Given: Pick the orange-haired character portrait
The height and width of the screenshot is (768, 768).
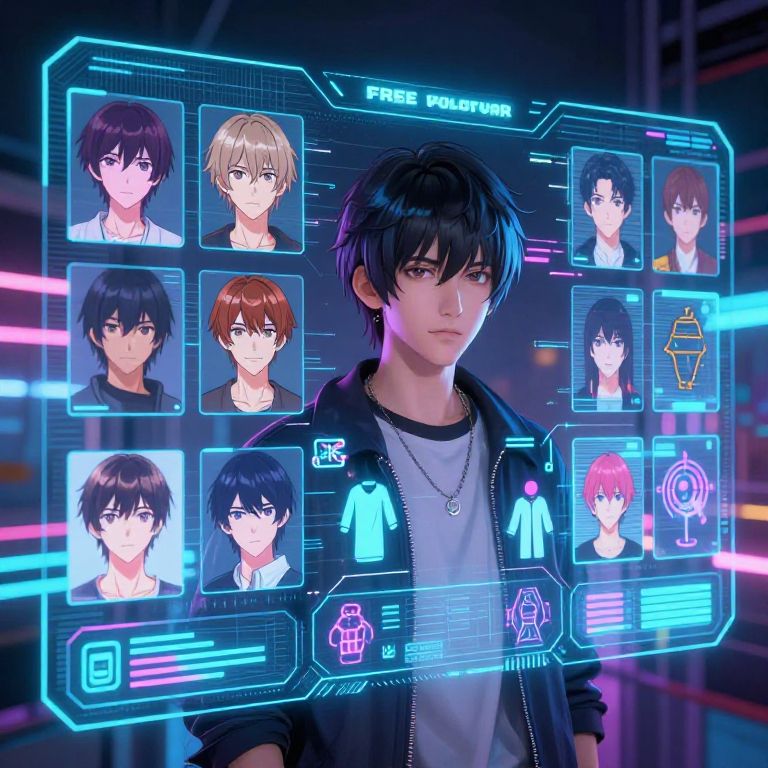Looking at the screenshot, I should point(251,340).
